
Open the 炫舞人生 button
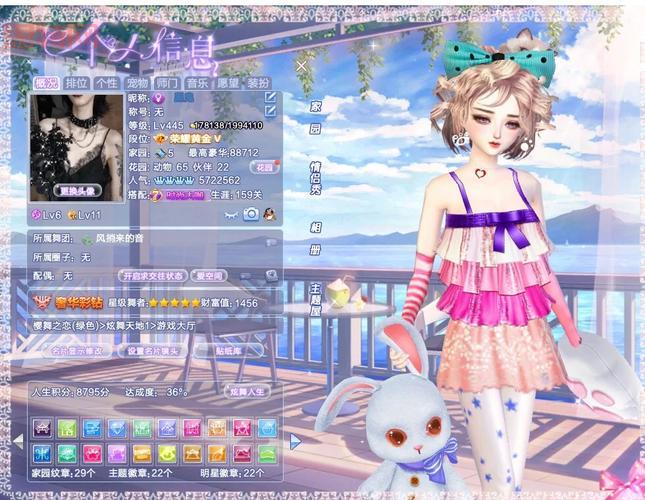pyautogui.click(x=248, y=392)
